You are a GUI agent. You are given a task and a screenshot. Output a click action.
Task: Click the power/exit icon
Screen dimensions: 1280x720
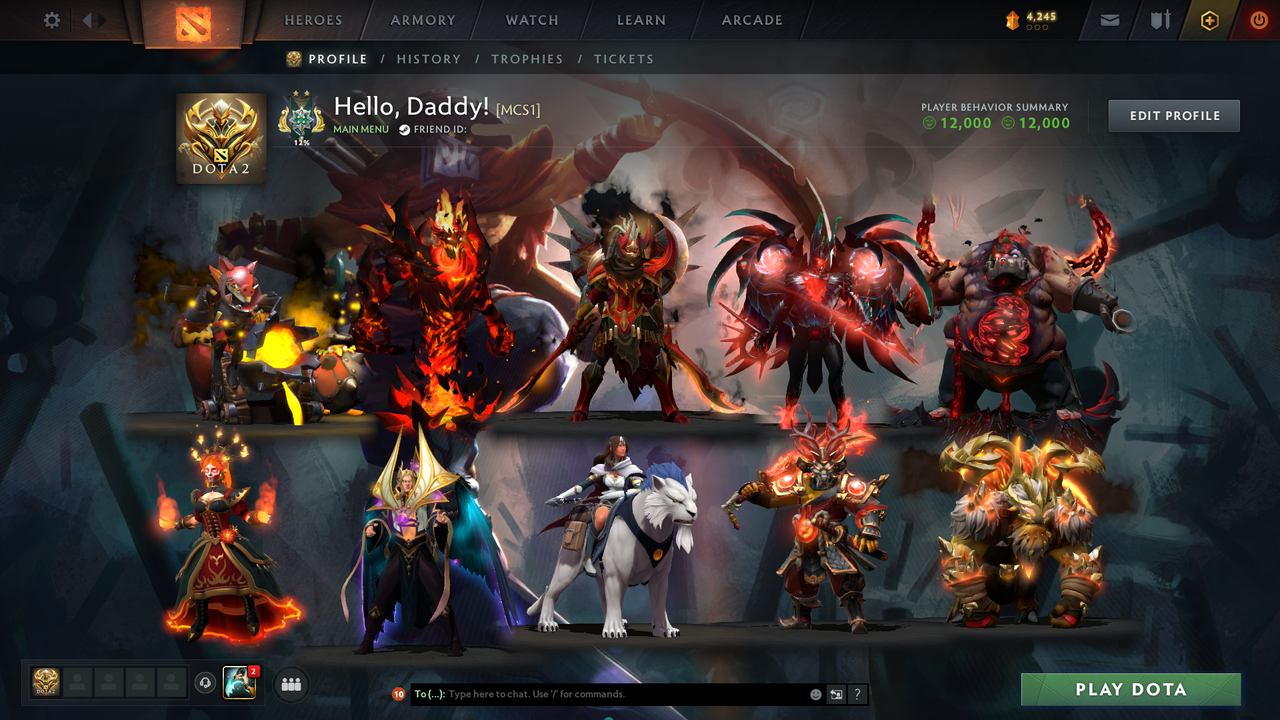coord(1258,20)
